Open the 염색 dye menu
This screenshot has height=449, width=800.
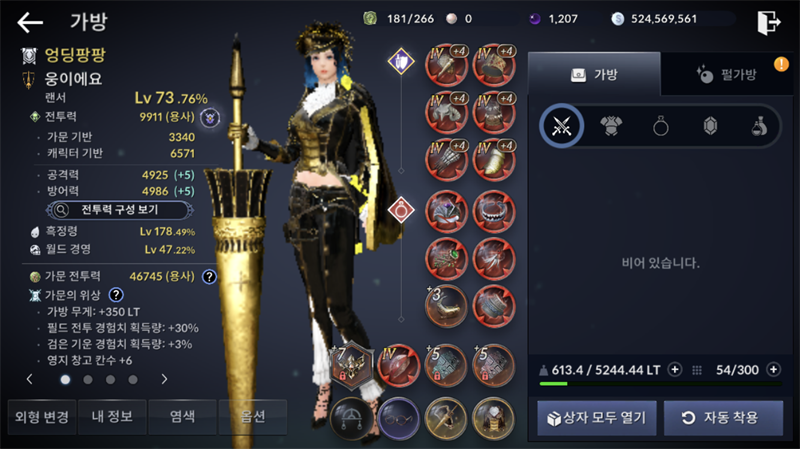(x=181, y=417)
